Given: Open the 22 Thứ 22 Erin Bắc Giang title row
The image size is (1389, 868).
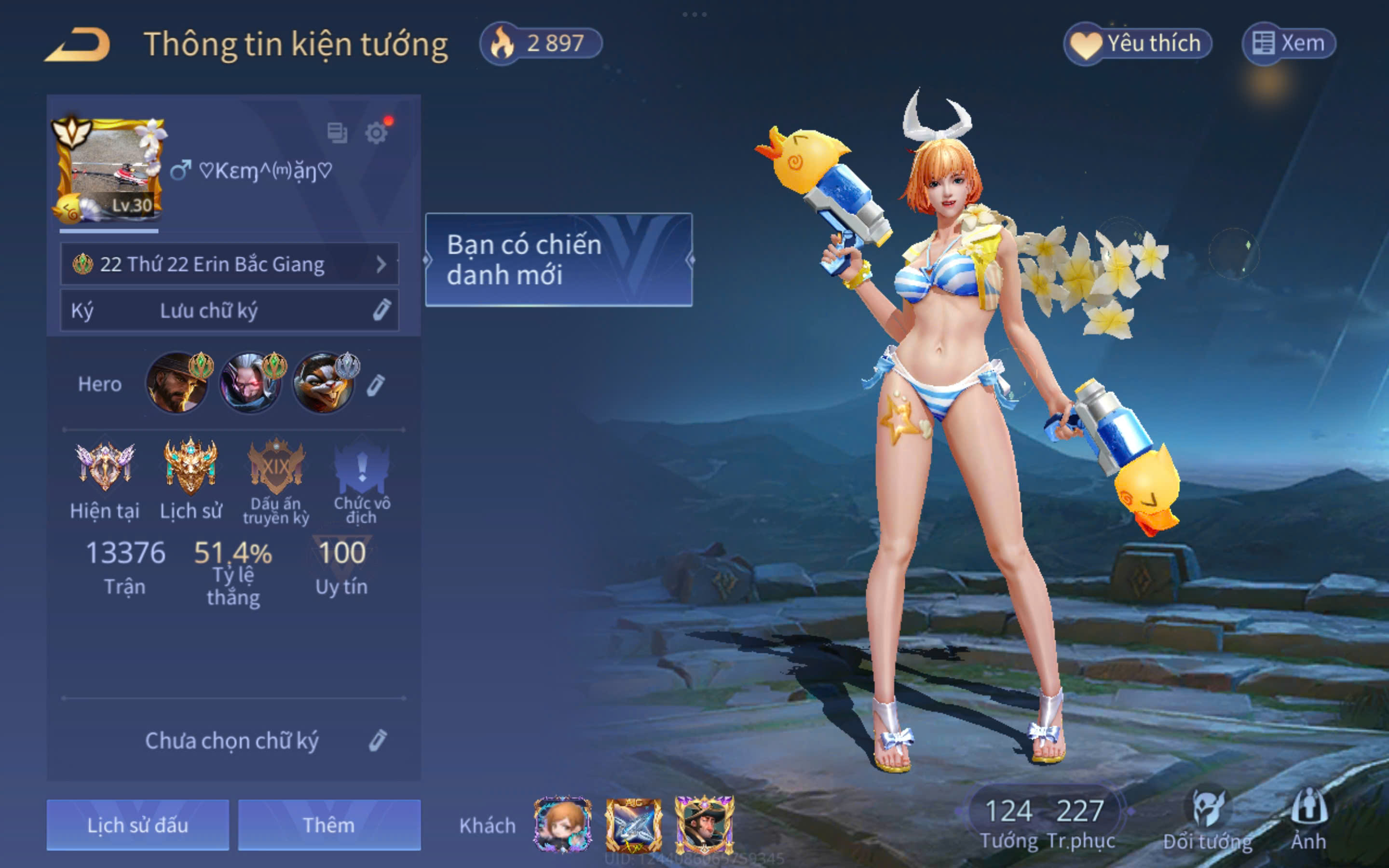Looking at the screenshot, I should point(230,264).
